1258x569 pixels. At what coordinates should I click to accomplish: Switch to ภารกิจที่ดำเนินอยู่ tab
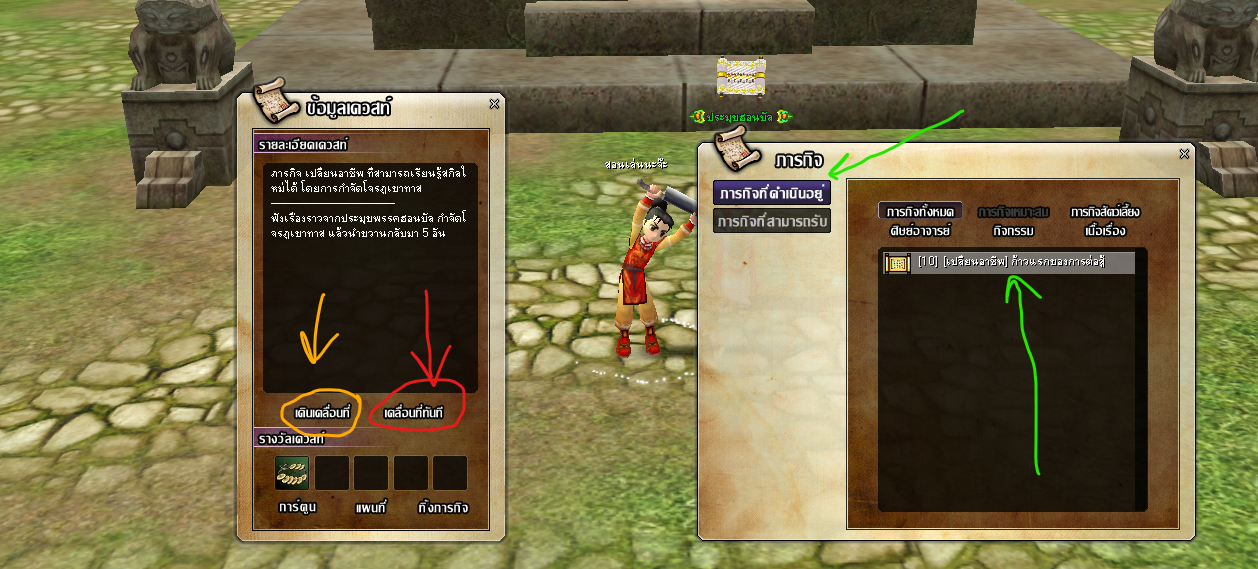(772, 193)
